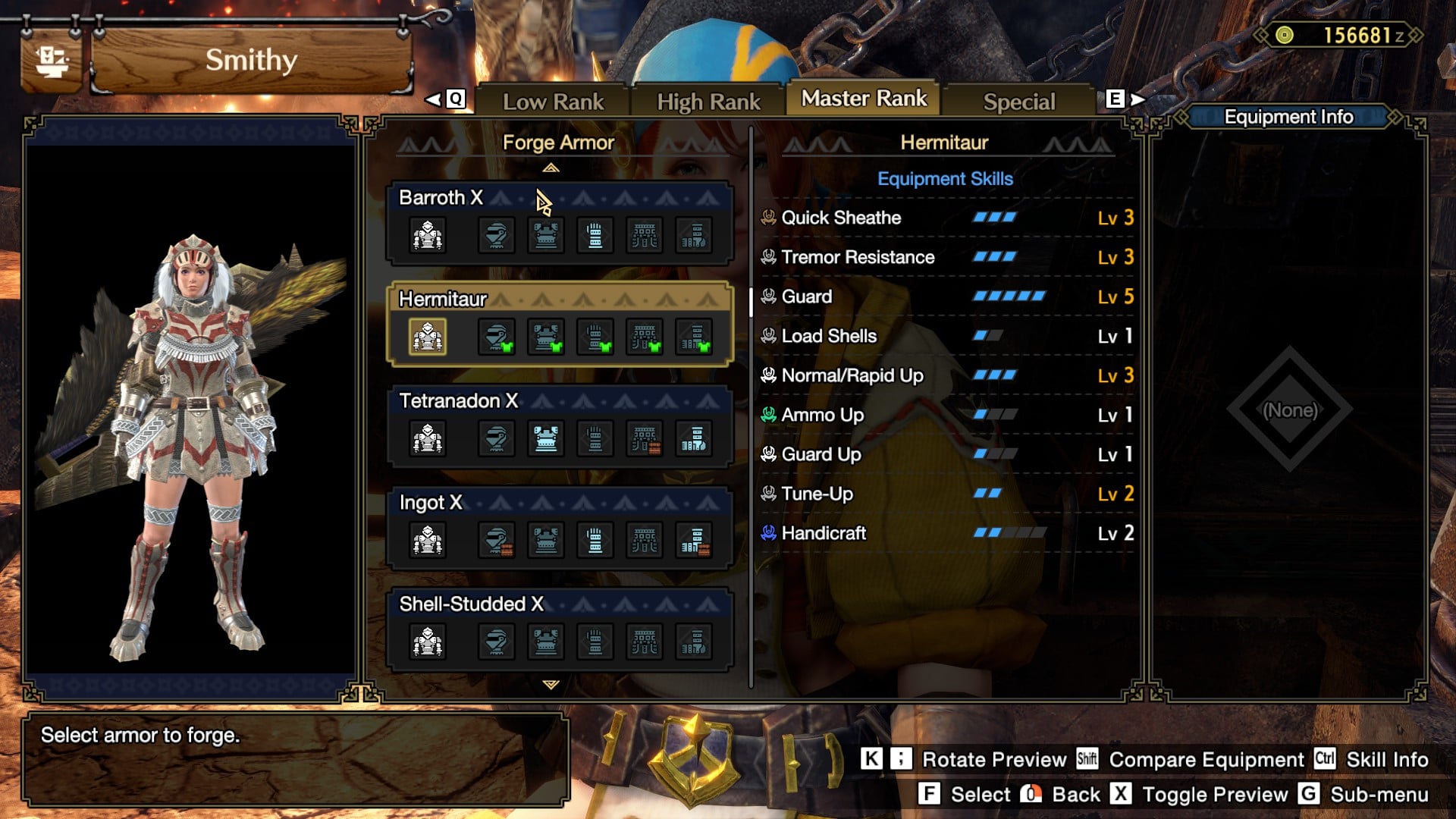The height and width of the screenshot is (819, 1456).
Task: Click the armor list up arrow
Action: 551,168
